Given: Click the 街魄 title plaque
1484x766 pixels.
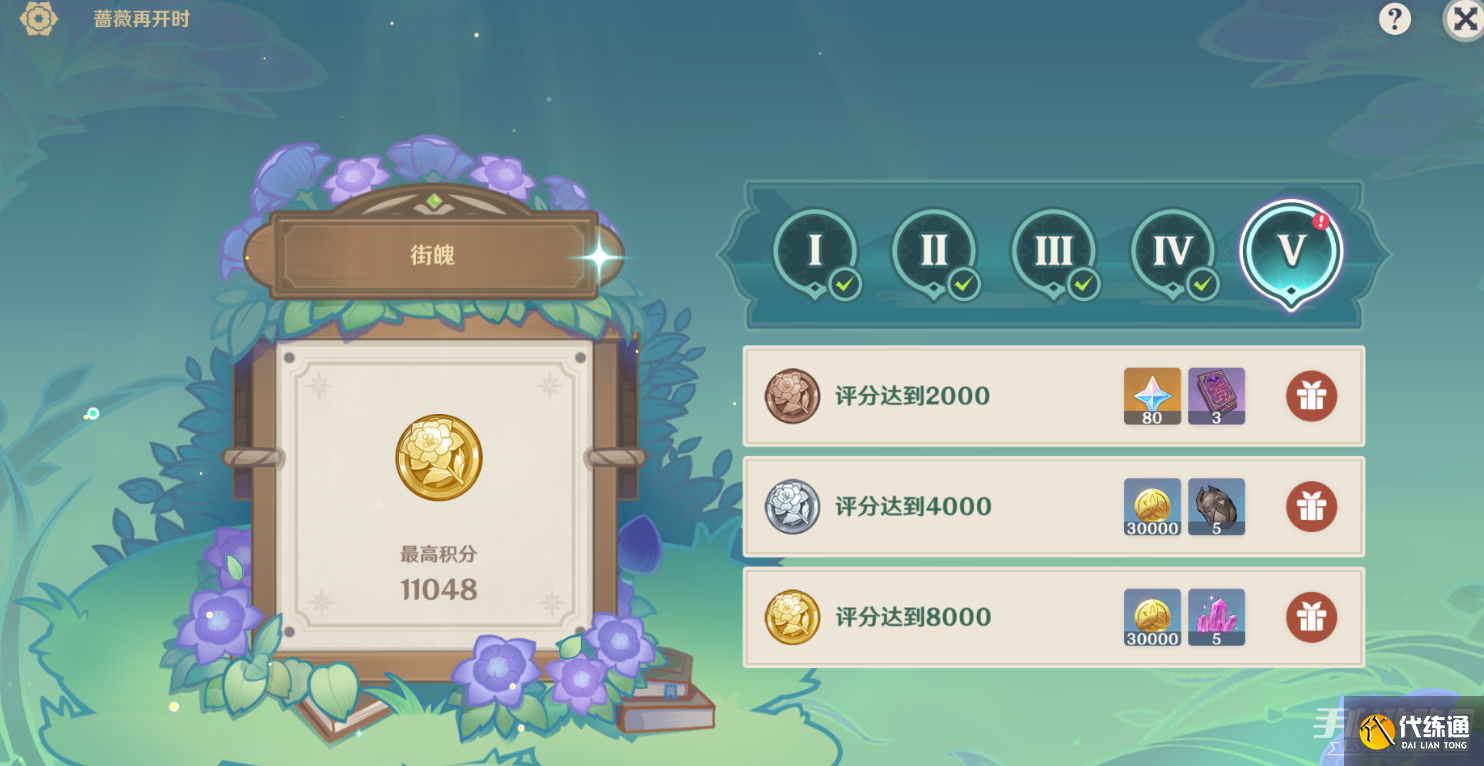Looking at the screenshot, I should 434,253.
